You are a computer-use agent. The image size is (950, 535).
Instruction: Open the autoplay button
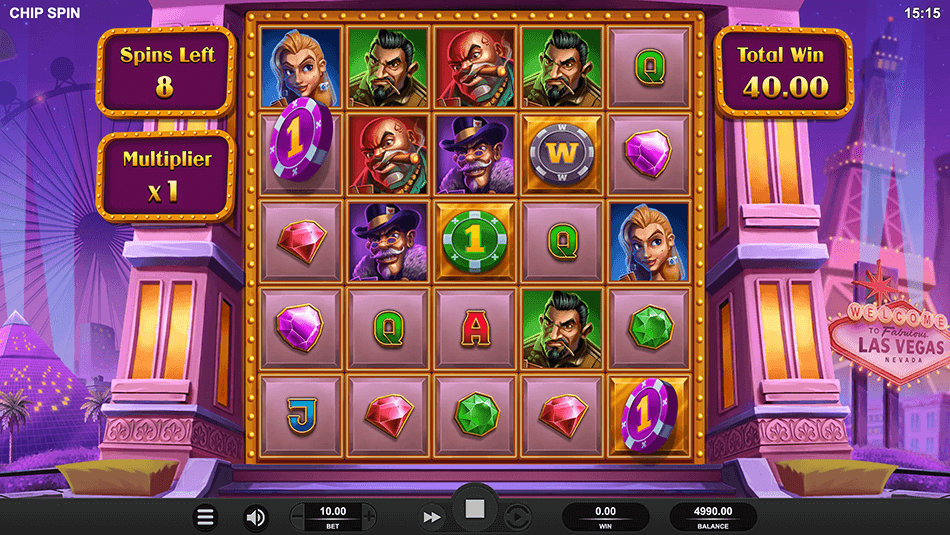(516, 517)
